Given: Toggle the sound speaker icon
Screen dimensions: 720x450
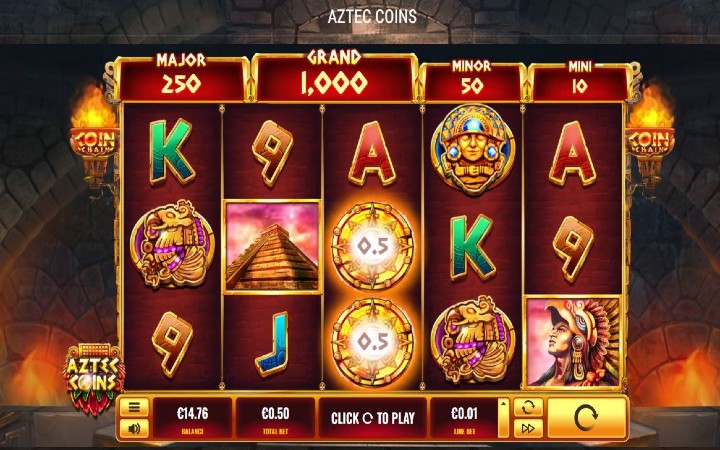Looking at the screenshot, I should 133,428.
